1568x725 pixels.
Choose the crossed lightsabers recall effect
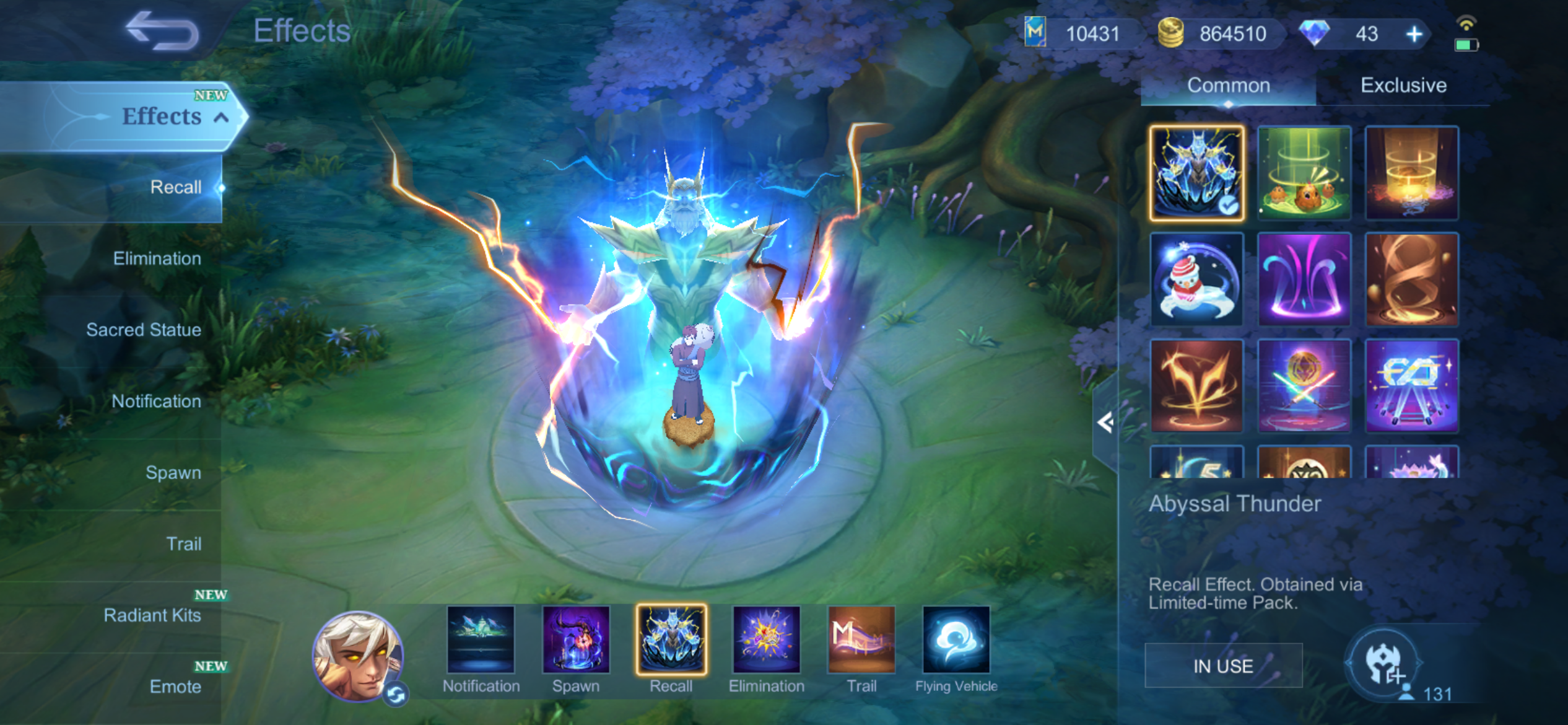1304,386
